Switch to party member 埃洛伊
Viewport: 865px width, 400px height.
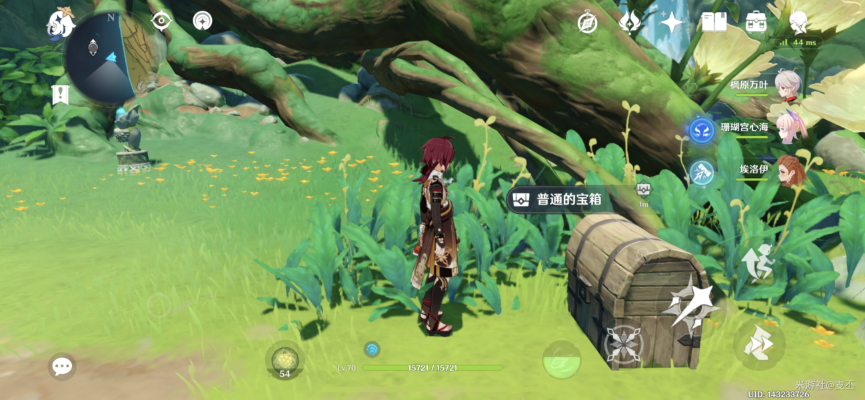[790, 170]
